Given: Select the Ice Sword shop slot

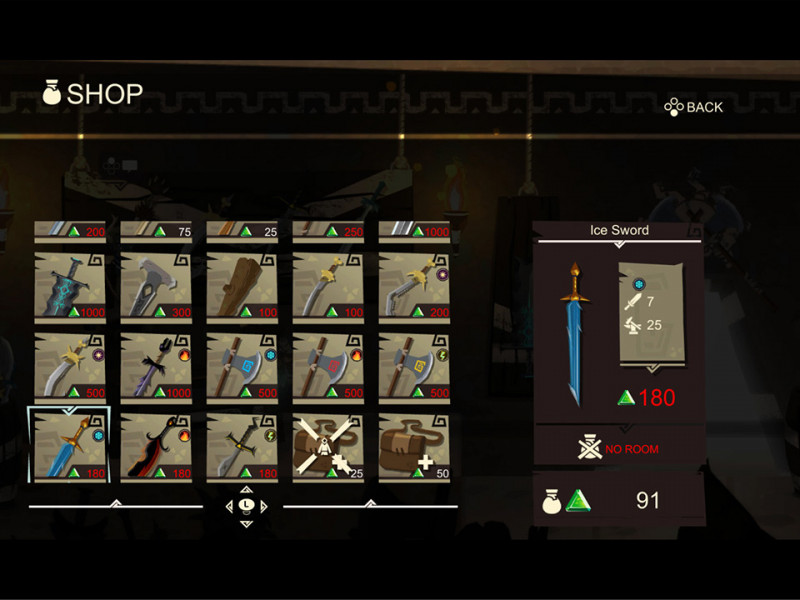Looking at the screenshot, I should [70, 447].
